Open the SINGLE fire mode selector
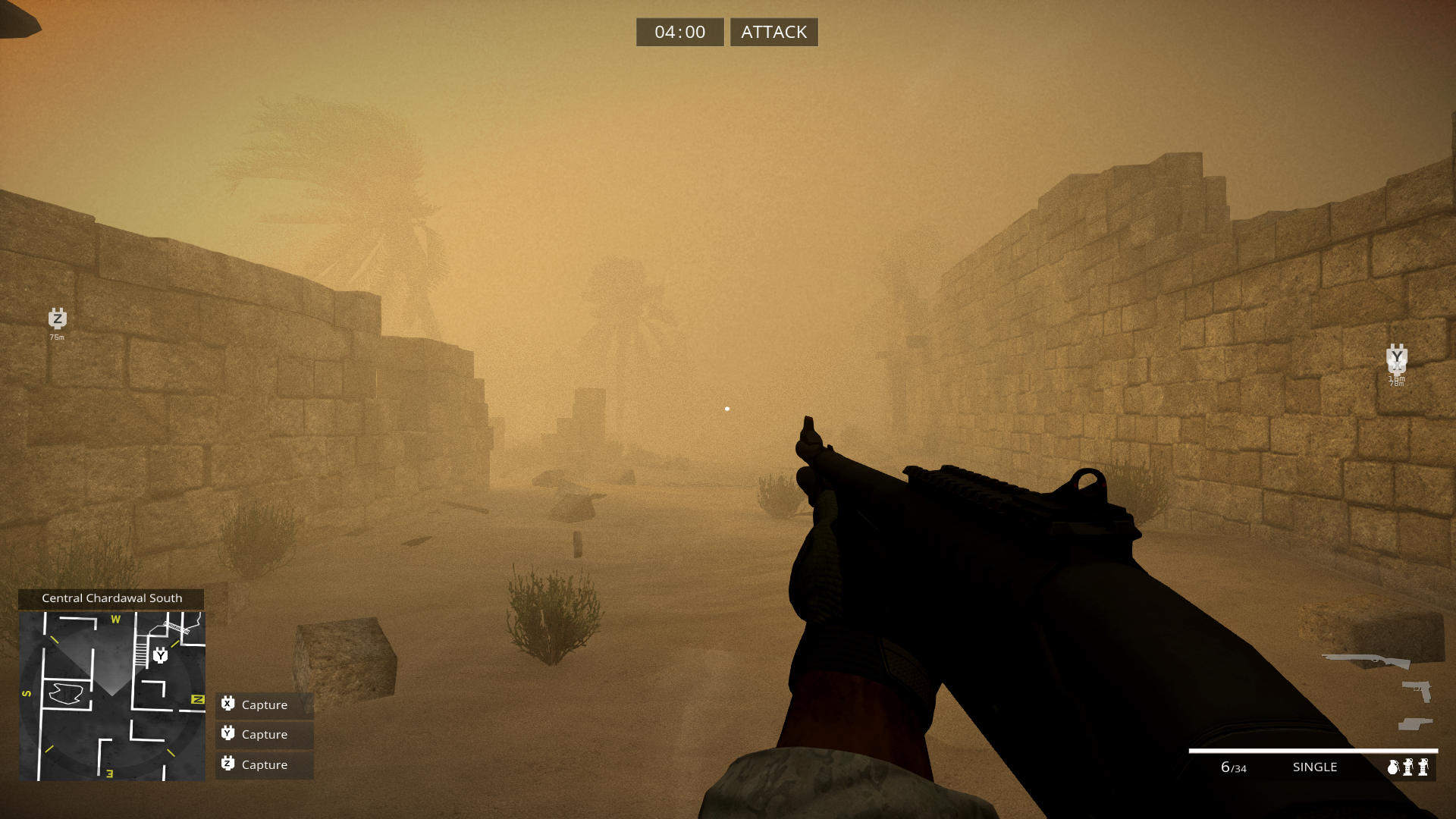The image size is (1456, 819). point(1315,767)
